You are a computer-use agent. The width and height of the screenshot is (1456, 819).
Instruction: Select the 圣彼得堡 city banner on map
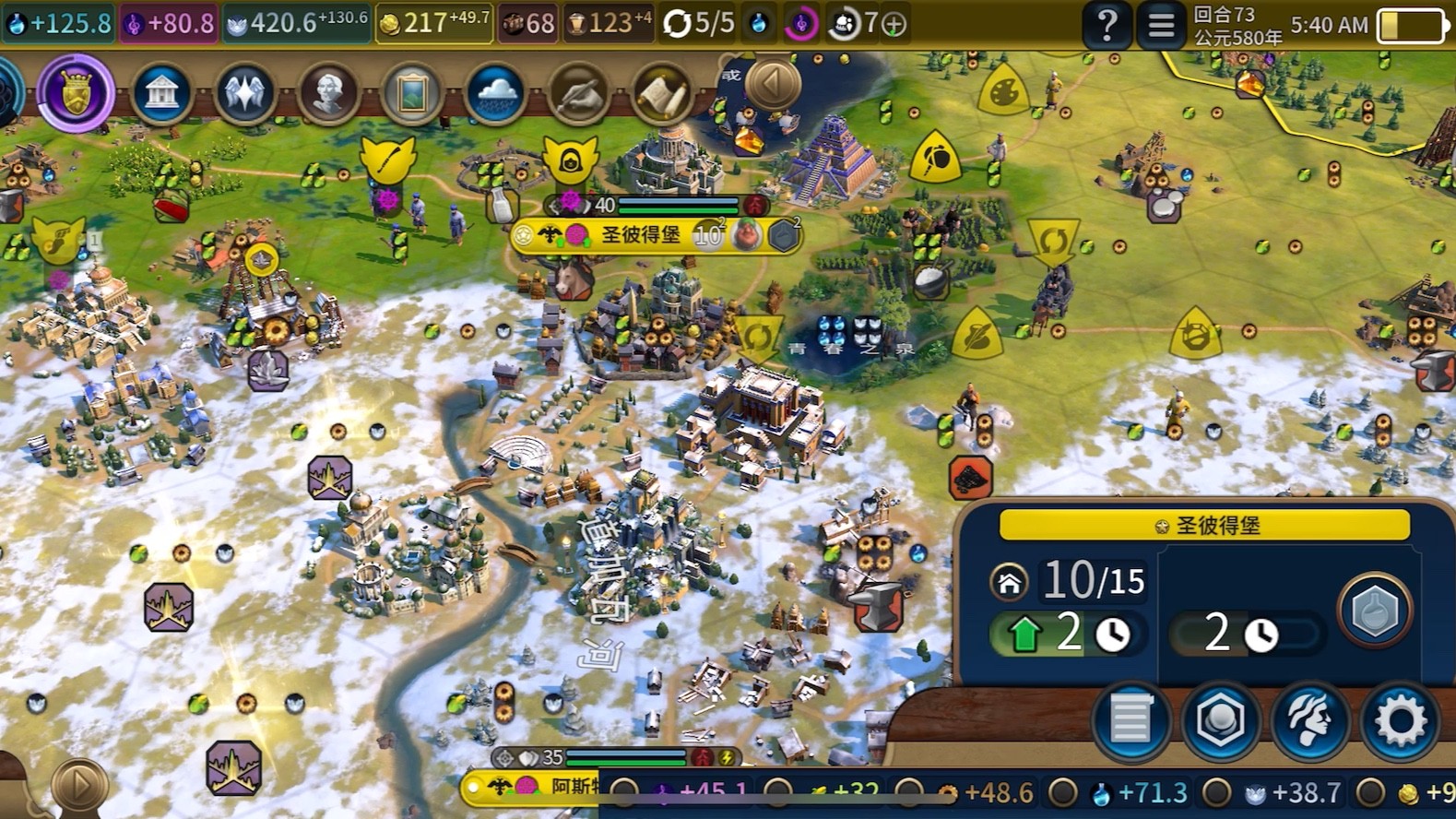(x=641, y=235)
